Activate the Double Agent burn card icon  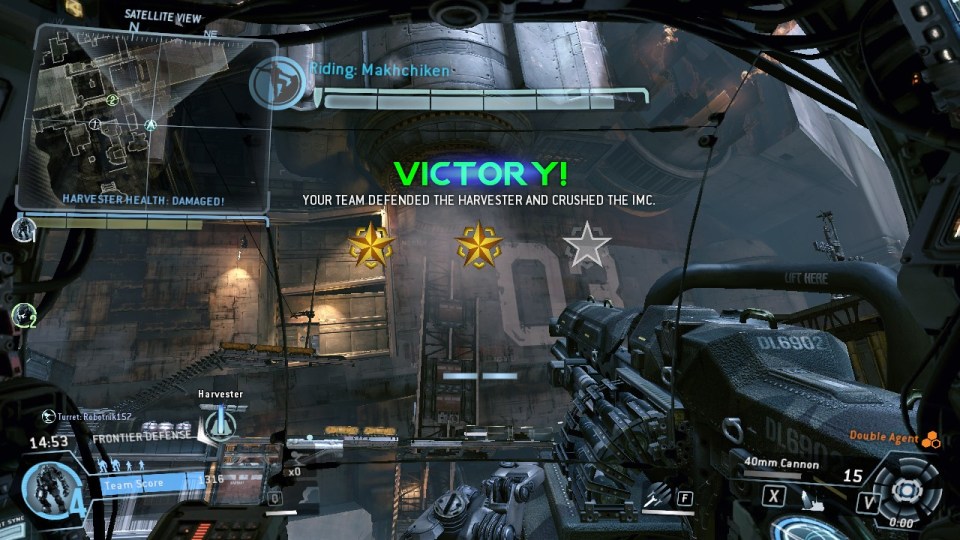[931, 437]
